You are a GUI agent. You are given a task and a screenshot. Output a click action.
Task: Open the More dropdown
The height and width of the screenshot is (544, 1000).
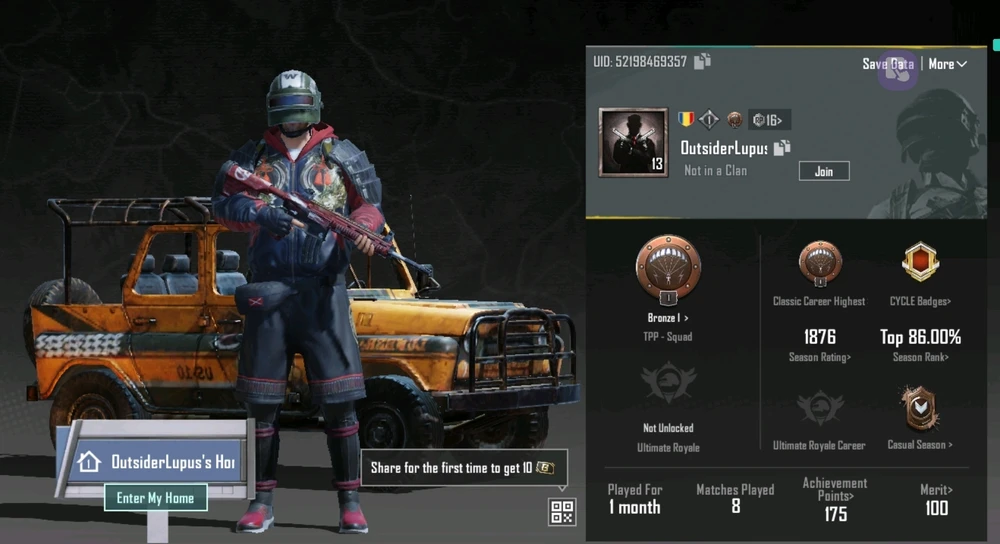[x=947, y=64]
